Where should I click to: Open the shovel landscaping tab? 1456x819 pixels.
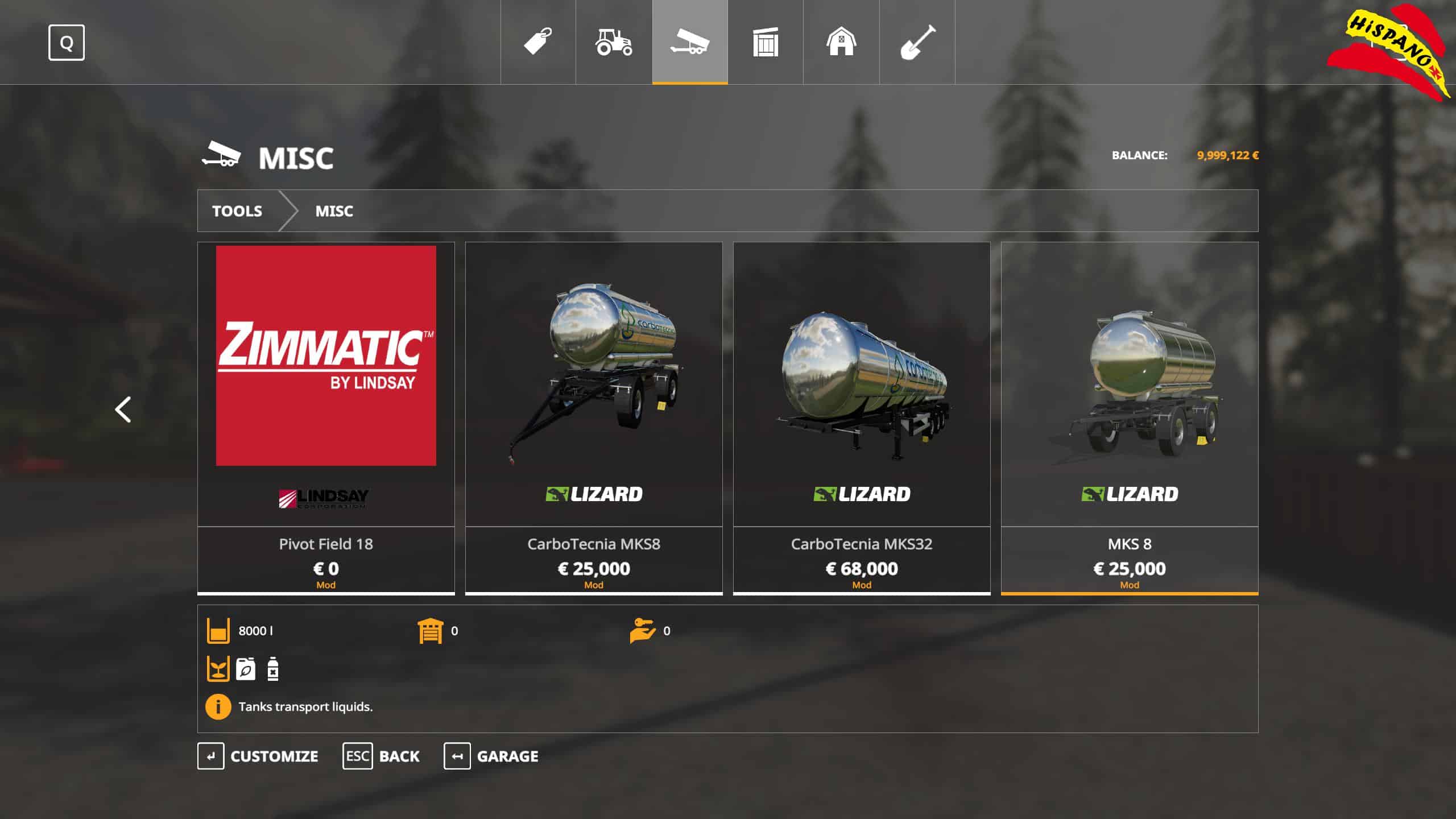(x=917, y=42)
